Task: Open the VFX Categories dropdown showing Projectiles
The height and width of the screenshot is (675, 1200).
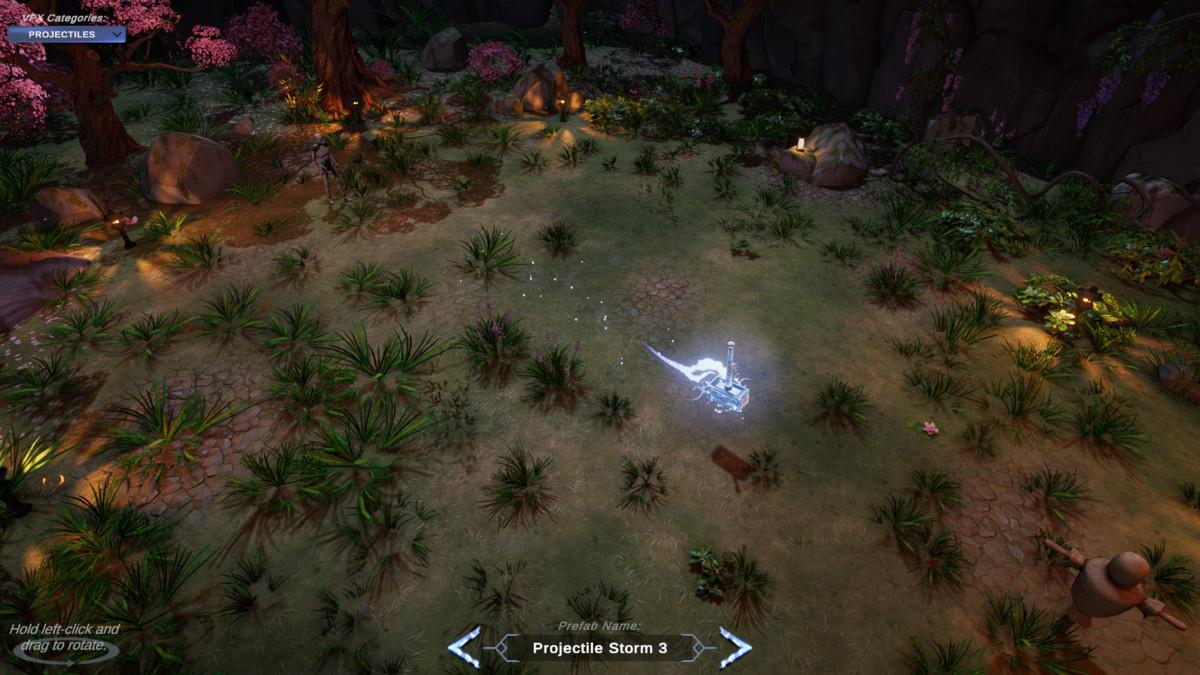Action: (x=67, y=34)
